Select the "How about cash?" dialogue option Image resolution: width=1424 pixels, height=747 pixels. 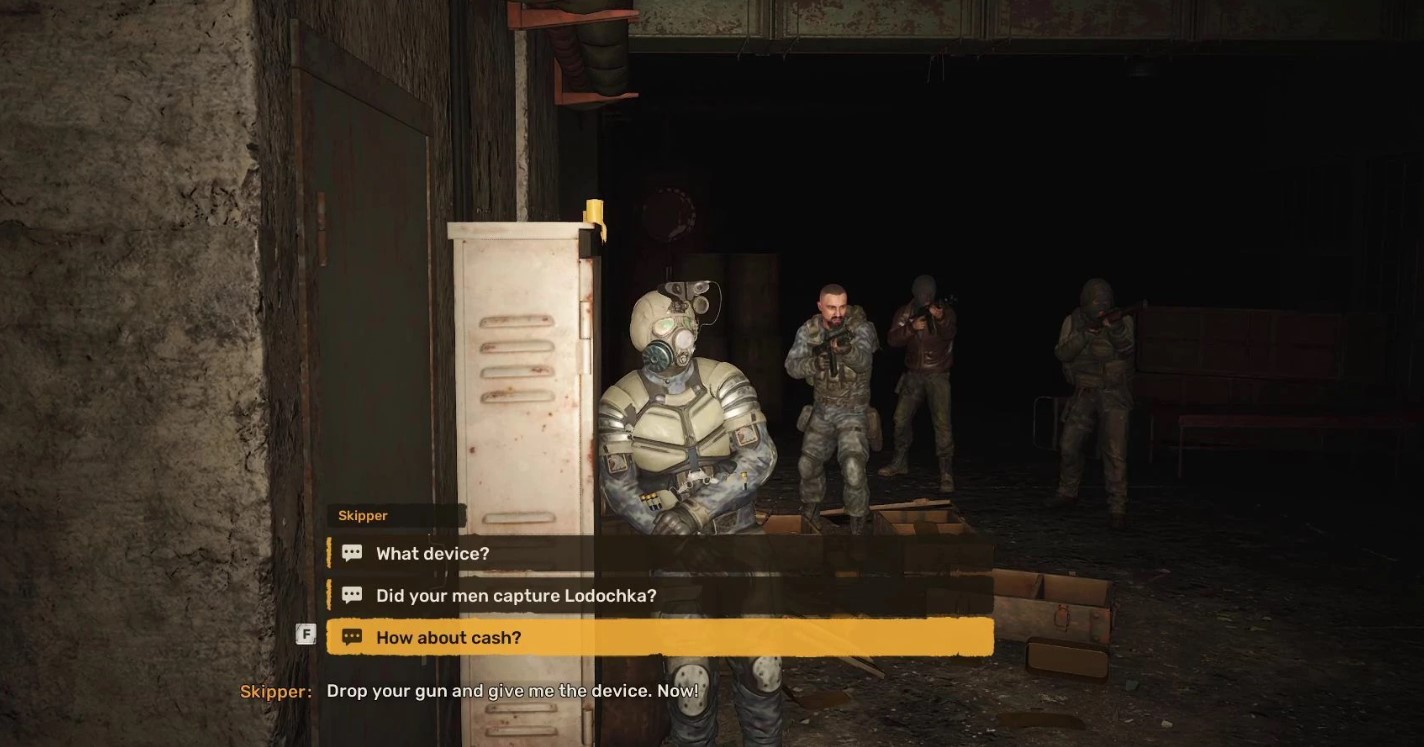(x=448, y=637)
